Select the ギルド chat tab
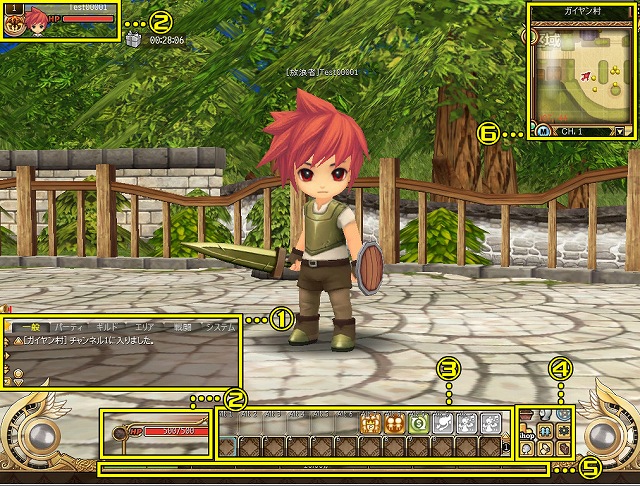 [x=105, y=327]
